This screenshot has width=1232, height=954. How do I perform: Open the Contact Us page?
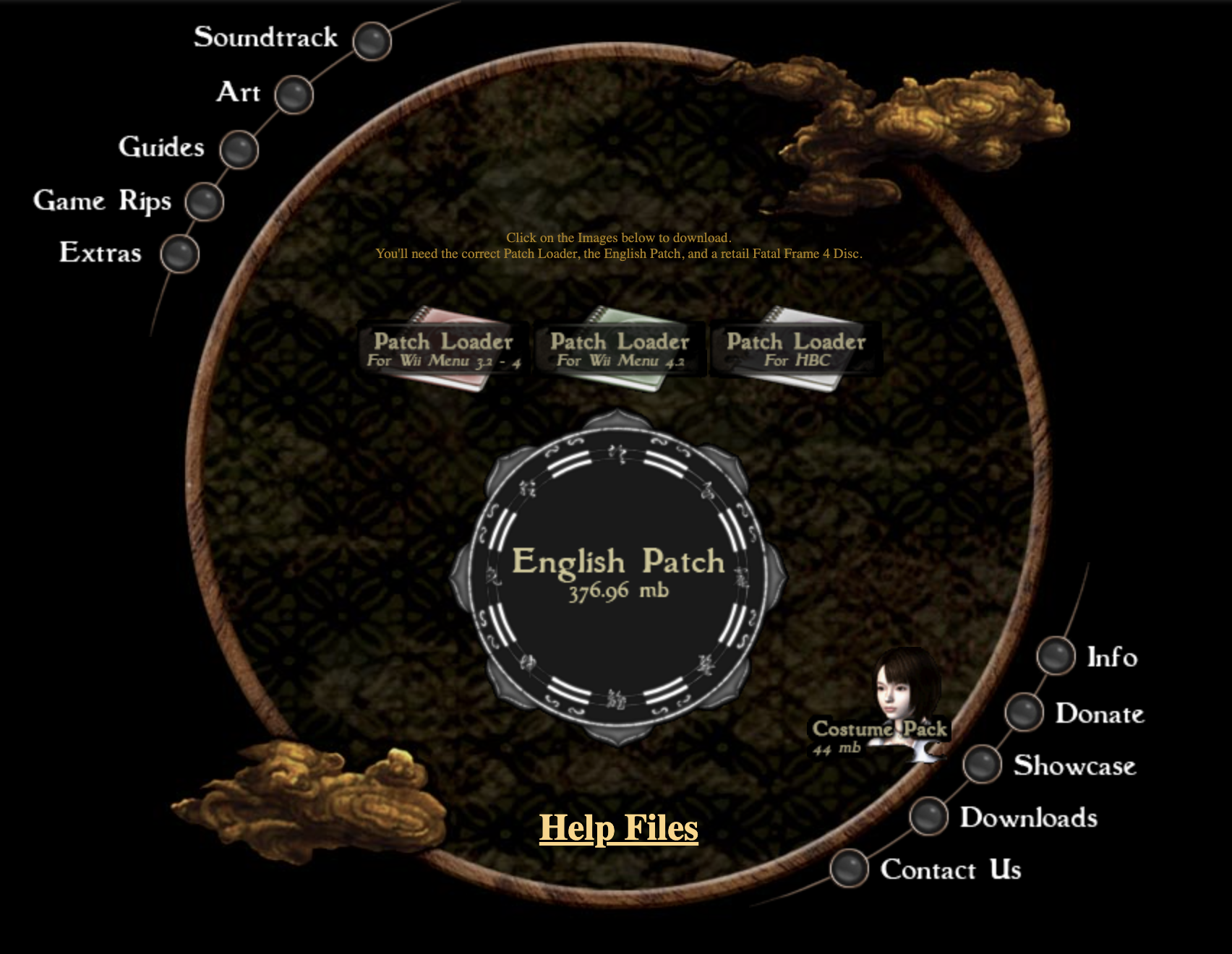pos(951,869)
